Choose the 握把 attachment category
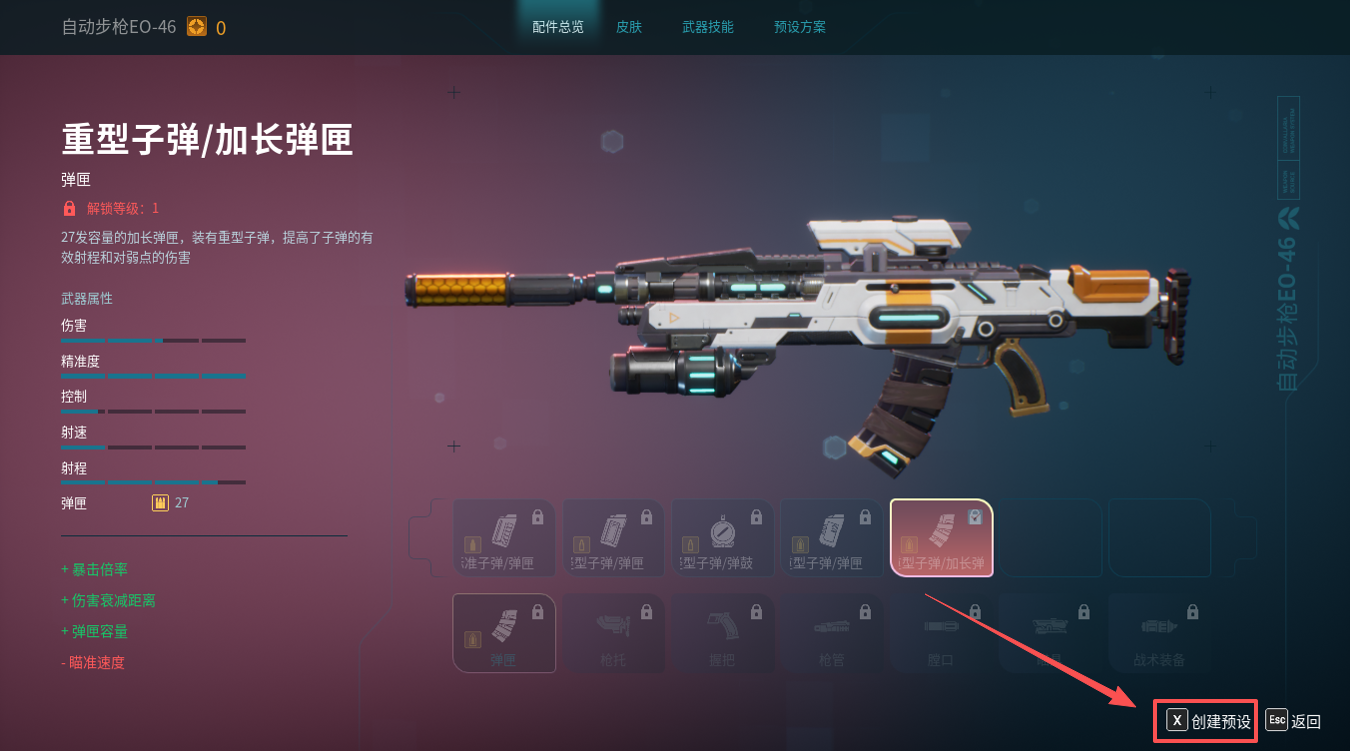The height and width of the screenshot is (751, 1350). point(722,633)
